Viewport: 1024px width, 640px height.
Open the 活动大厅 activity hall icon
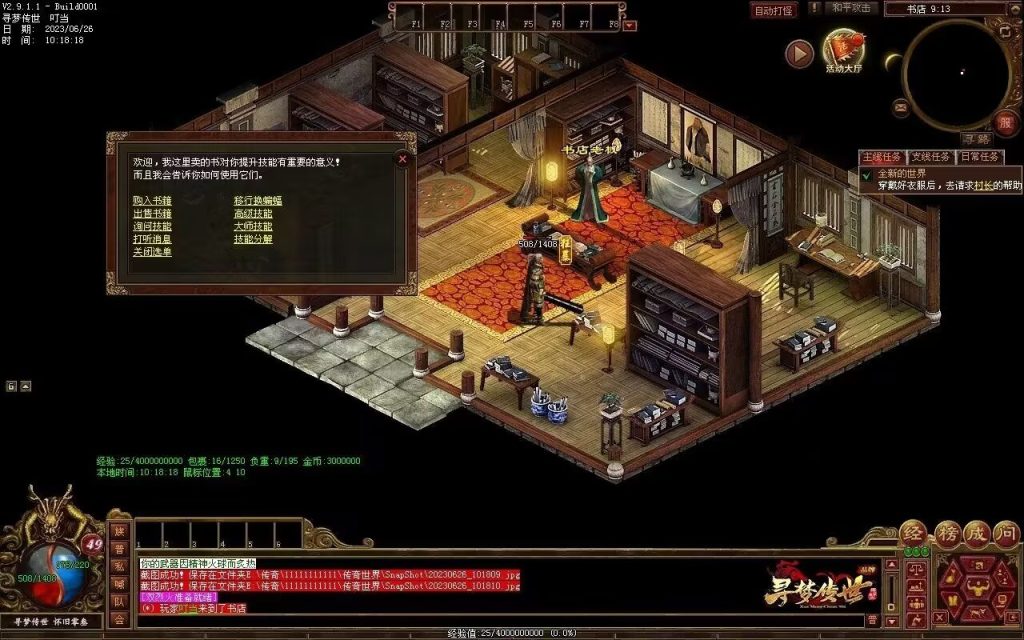(843, 48)
